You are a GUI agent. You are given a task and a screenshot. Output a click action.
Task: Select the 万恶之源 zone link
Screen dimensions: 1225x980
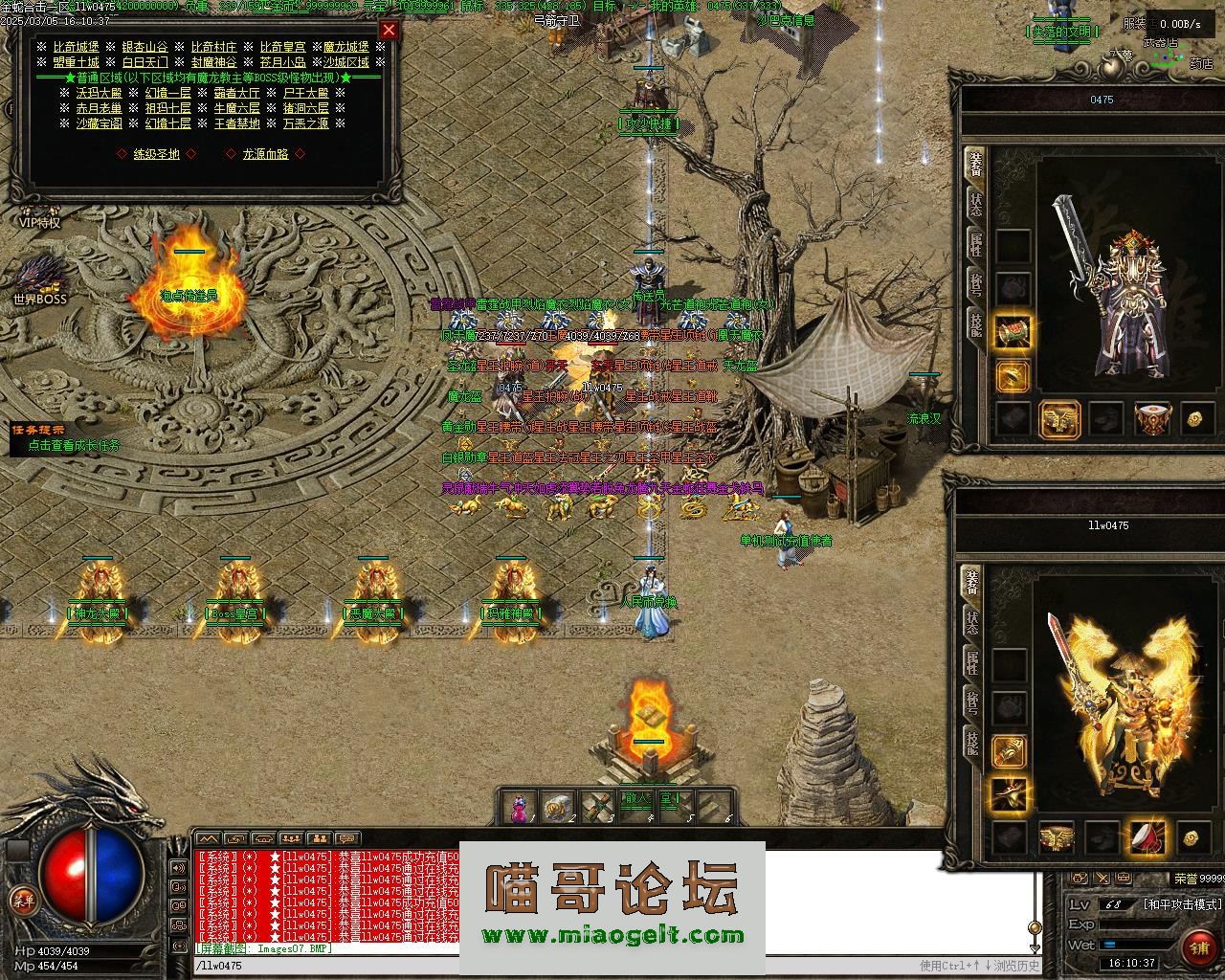pos(305,123)
